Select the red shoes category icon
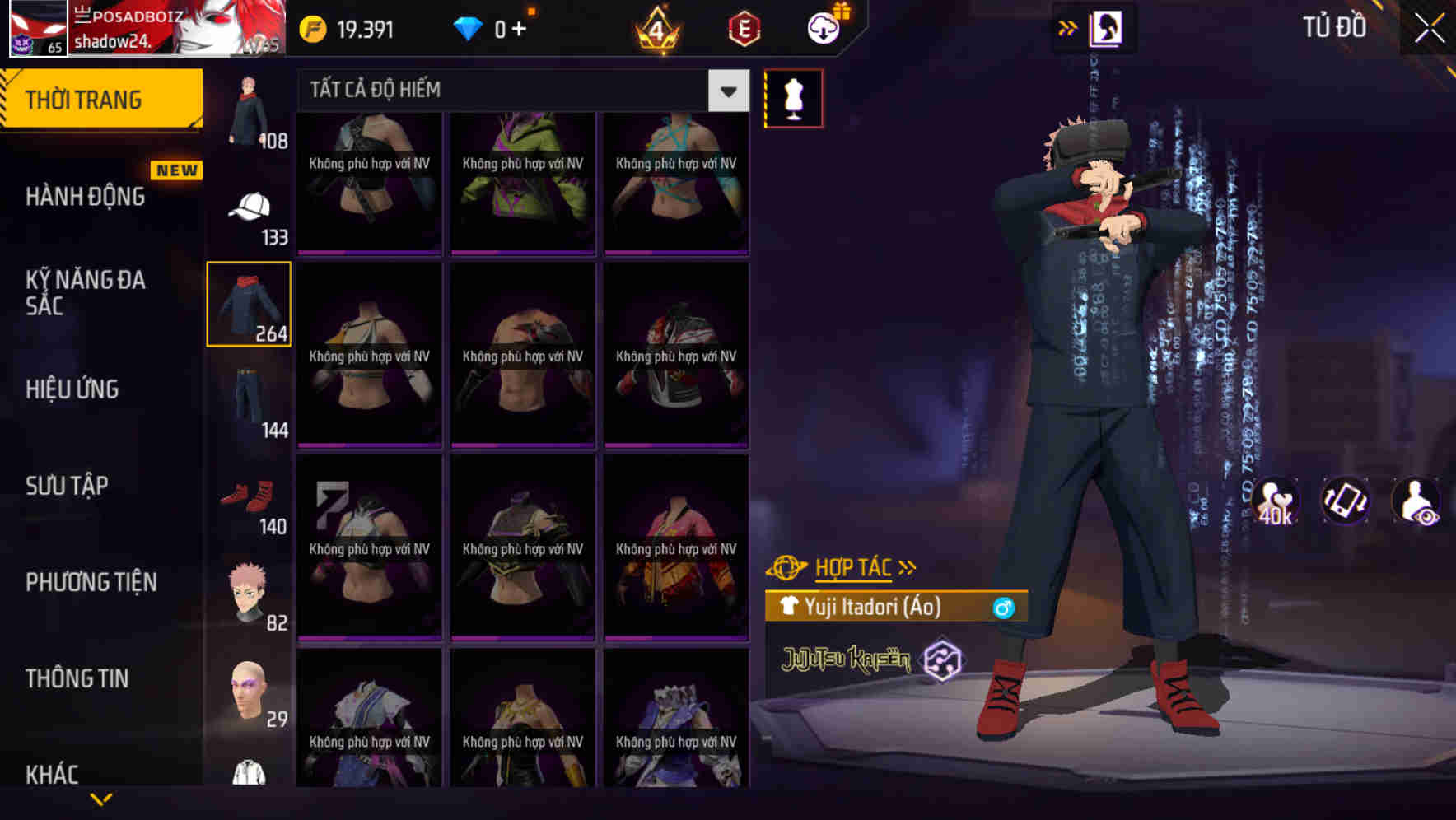 [247, 496]
